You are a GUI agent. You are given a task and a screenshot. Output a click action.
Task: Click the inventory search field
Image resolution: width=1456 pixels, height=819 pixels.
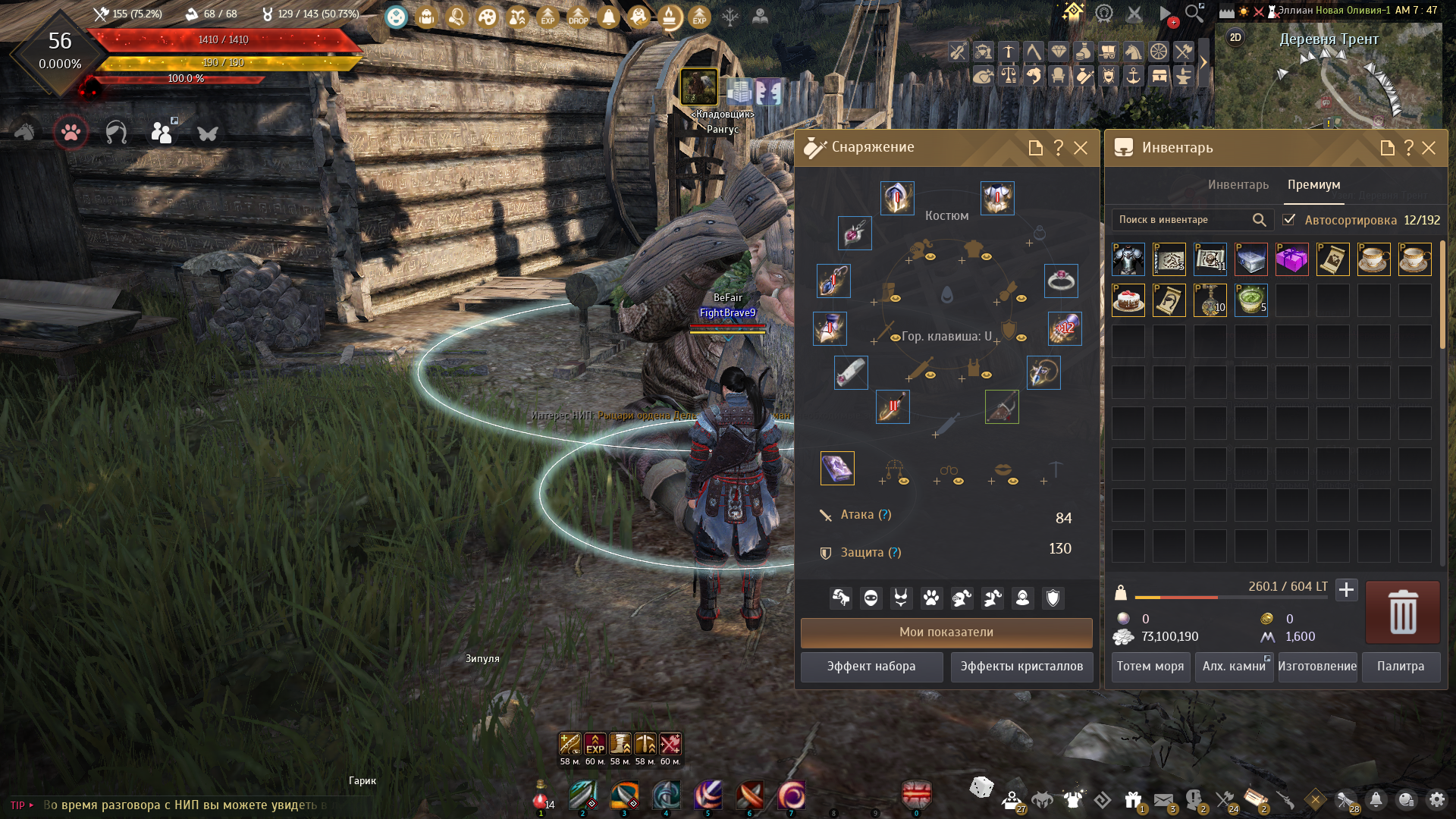tap(1183, 220)
